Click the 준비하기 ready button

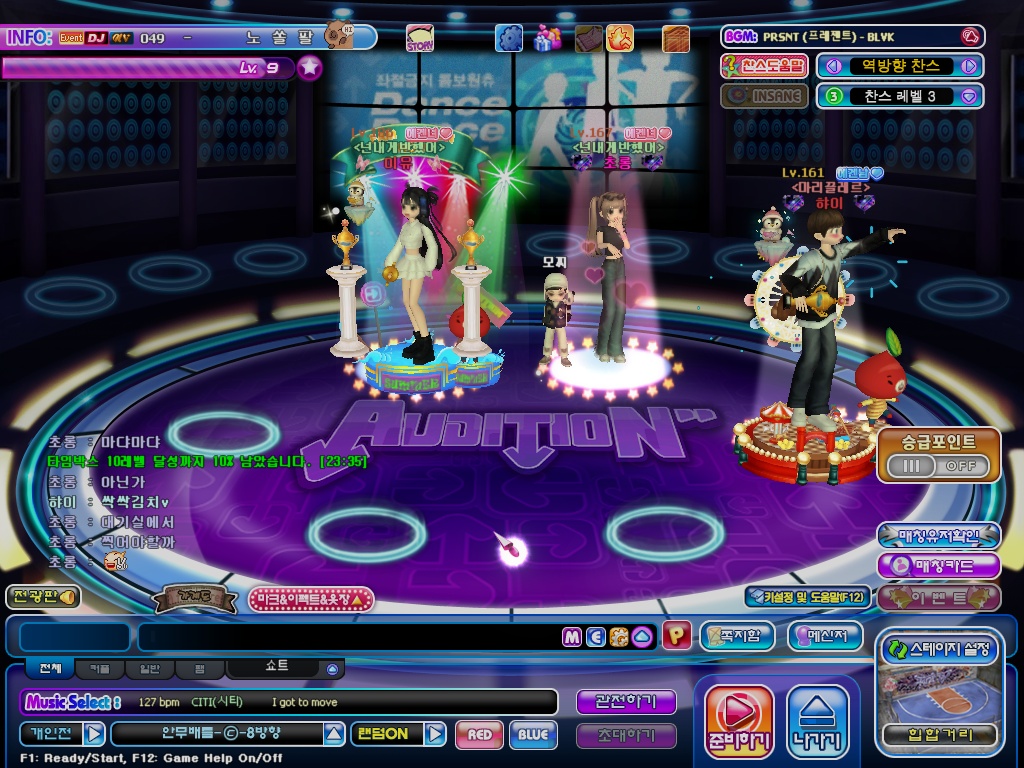[x=739, y=721]
